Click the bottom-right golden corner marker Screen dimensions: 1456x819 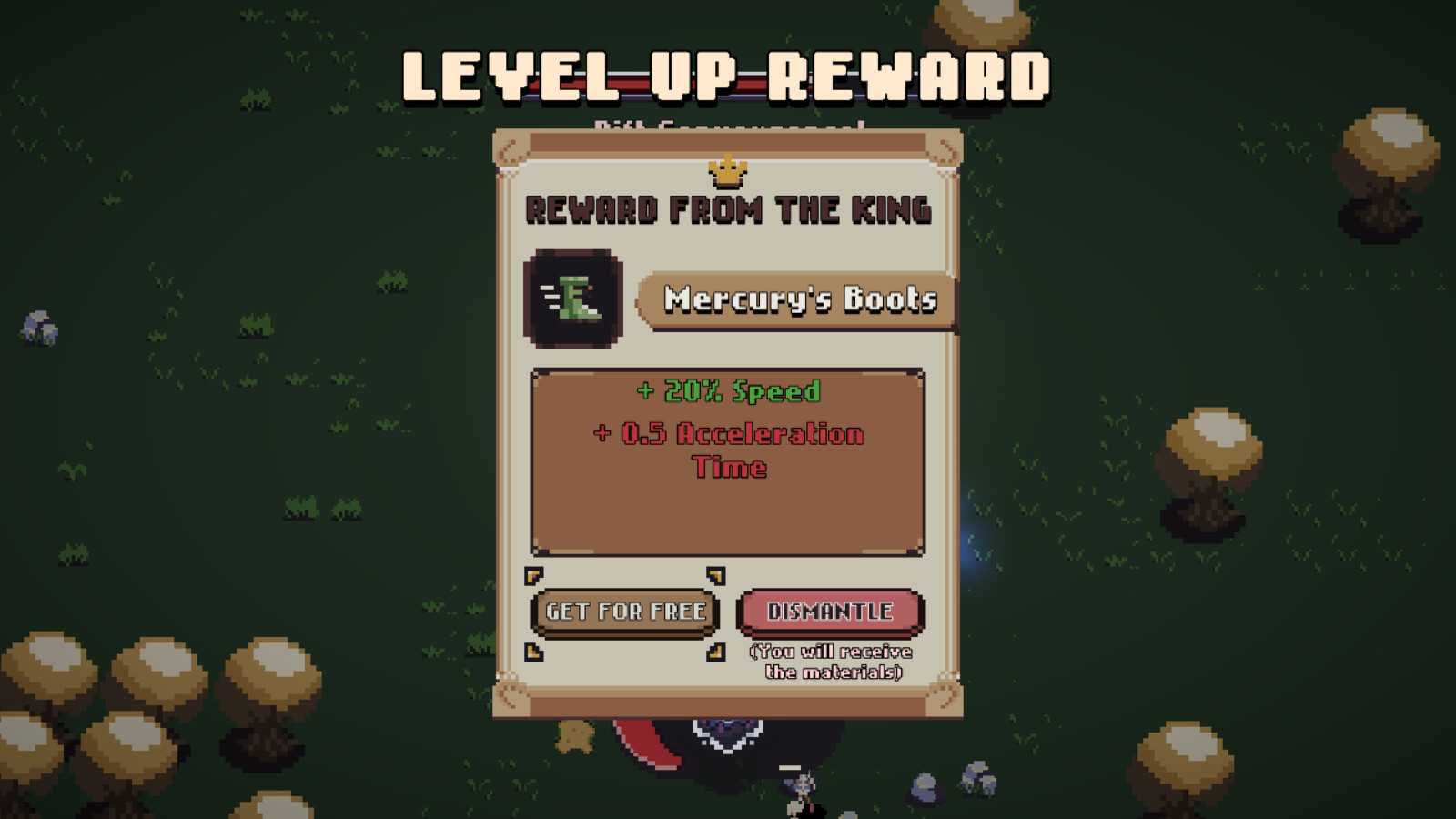(716, 651)
